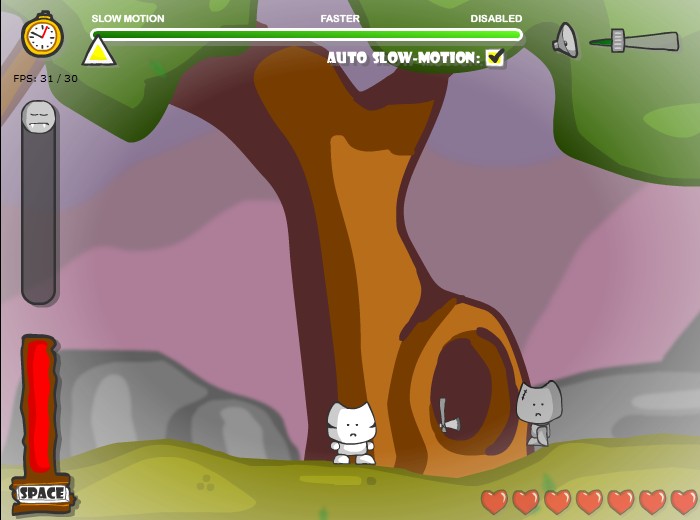Click the yellow triangle slow-motion slider handle
Viewport: 700px width, 520px height.
click(98, 51)
